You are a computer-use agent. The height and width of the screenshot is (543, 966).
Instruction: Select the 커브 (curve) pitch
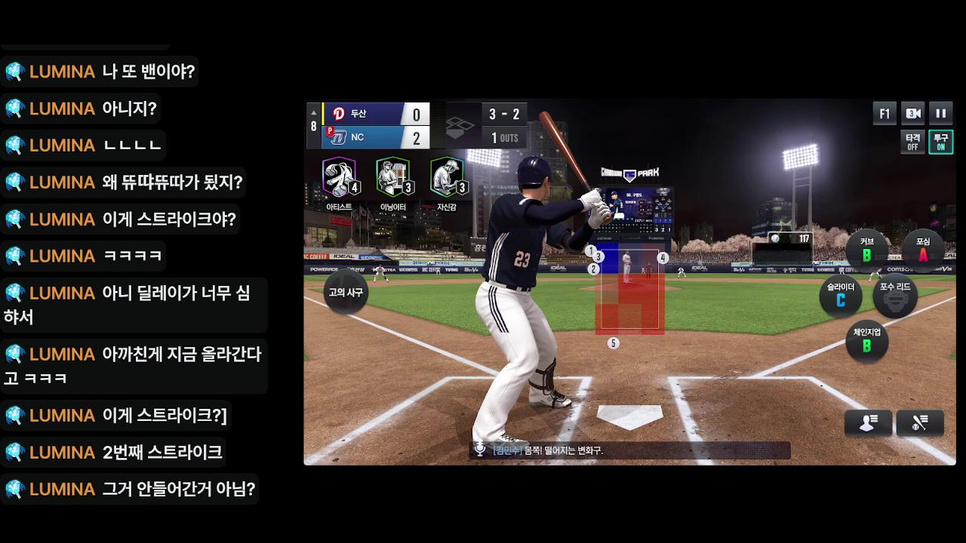point(867,250)
